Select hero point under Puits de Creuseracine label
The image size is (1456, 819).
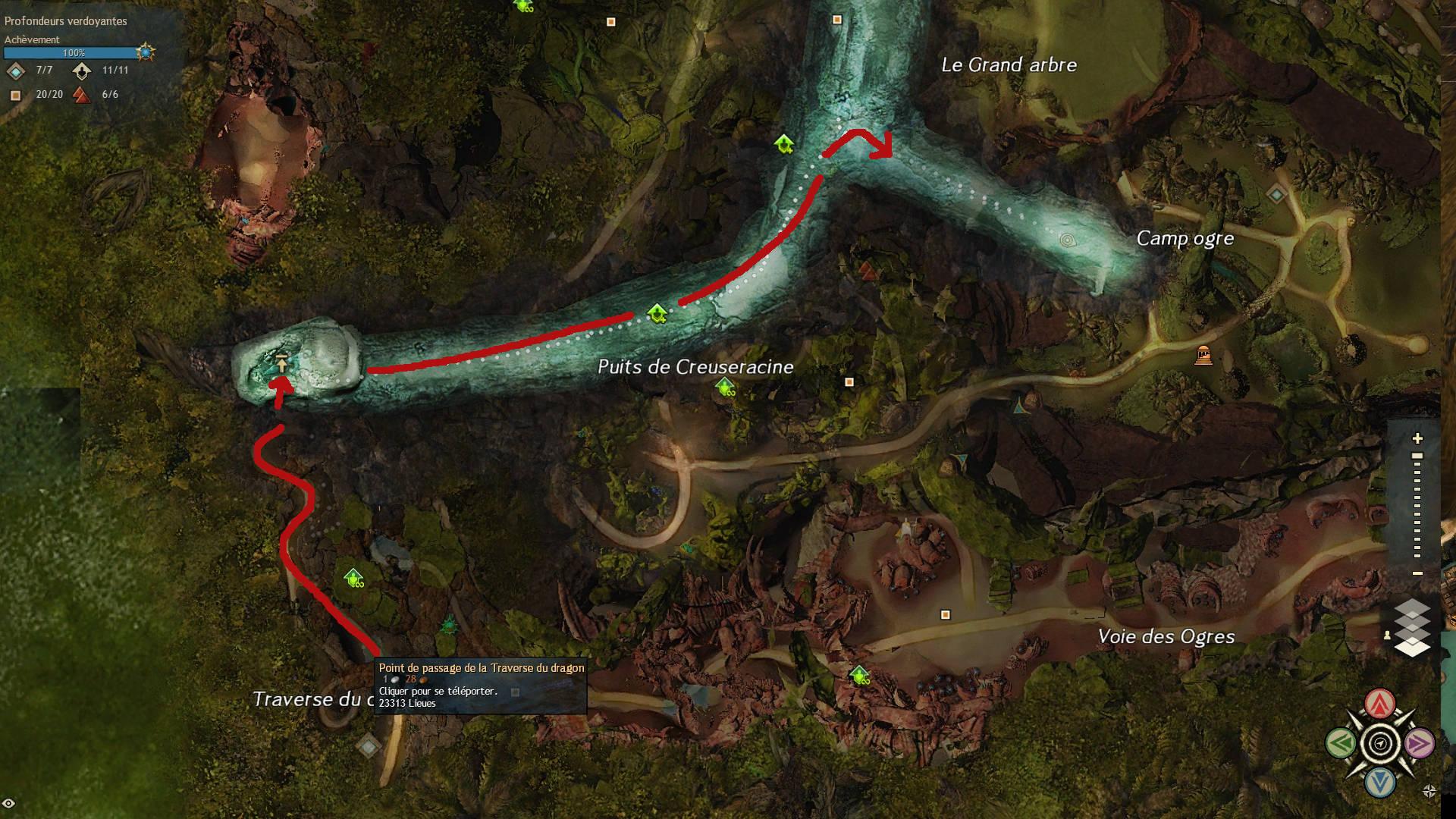tap(725, 388)
